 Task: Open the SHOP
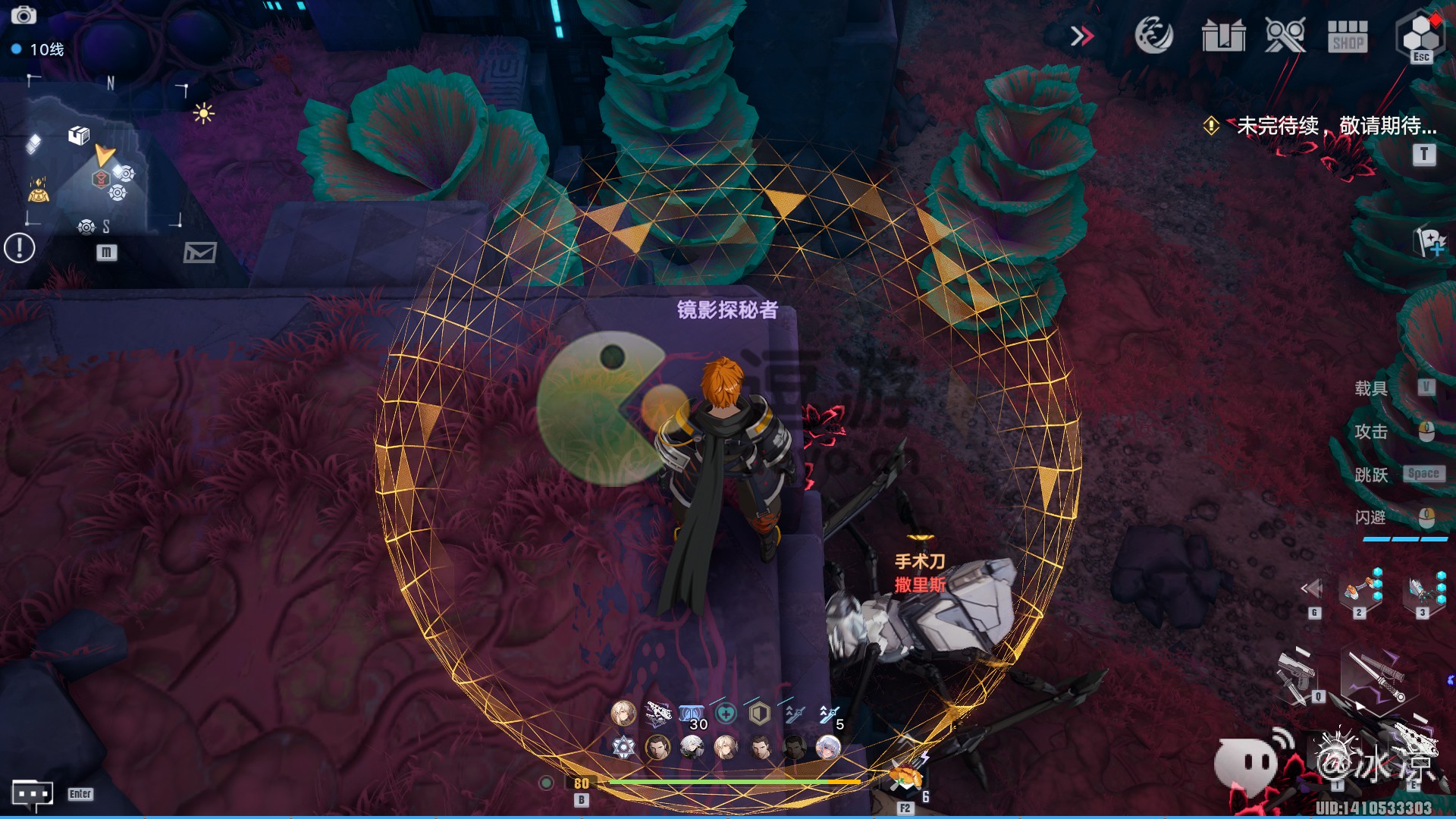point(1348,36)
